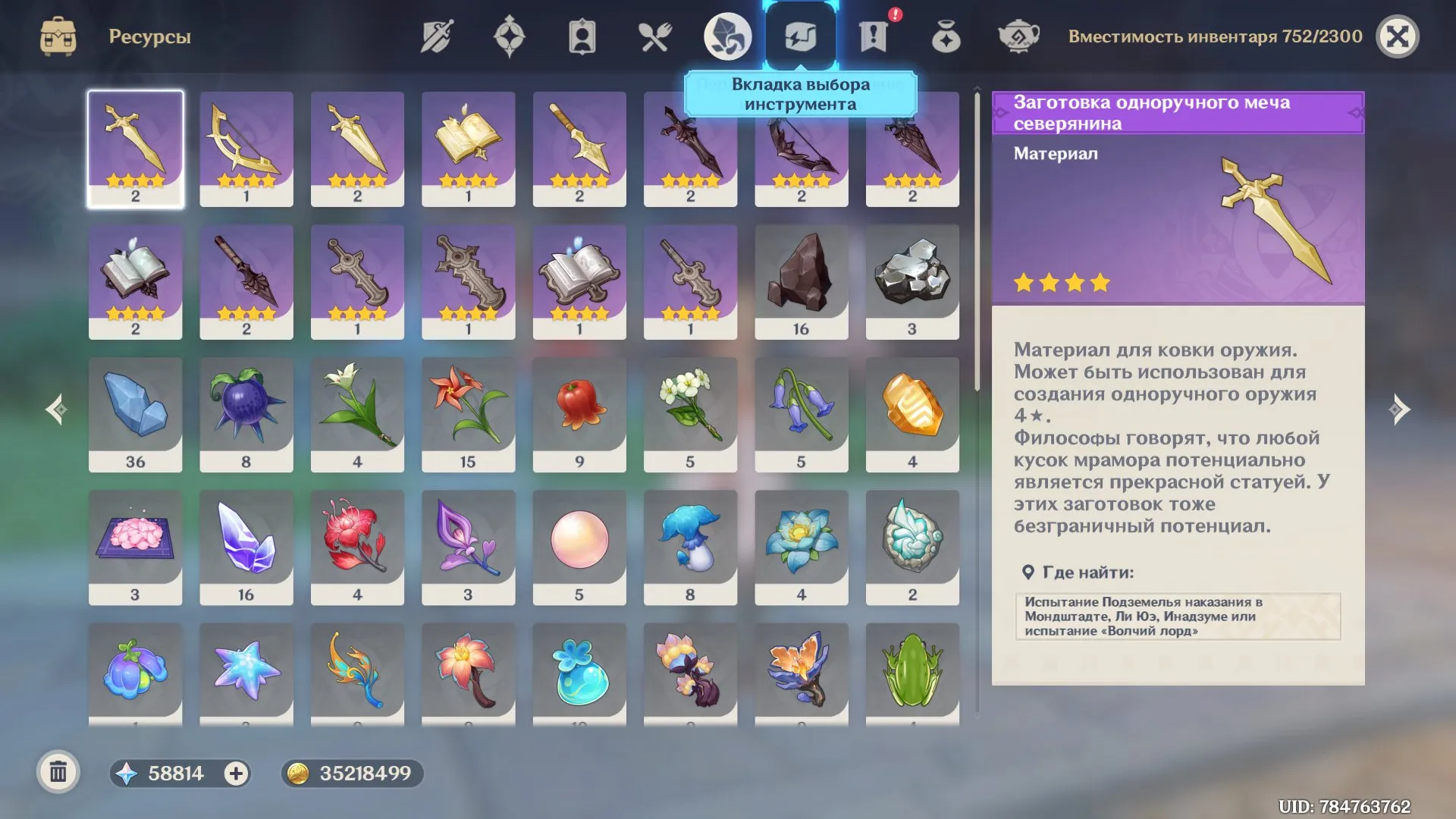Click the Mora coin icon

point(302,774)
